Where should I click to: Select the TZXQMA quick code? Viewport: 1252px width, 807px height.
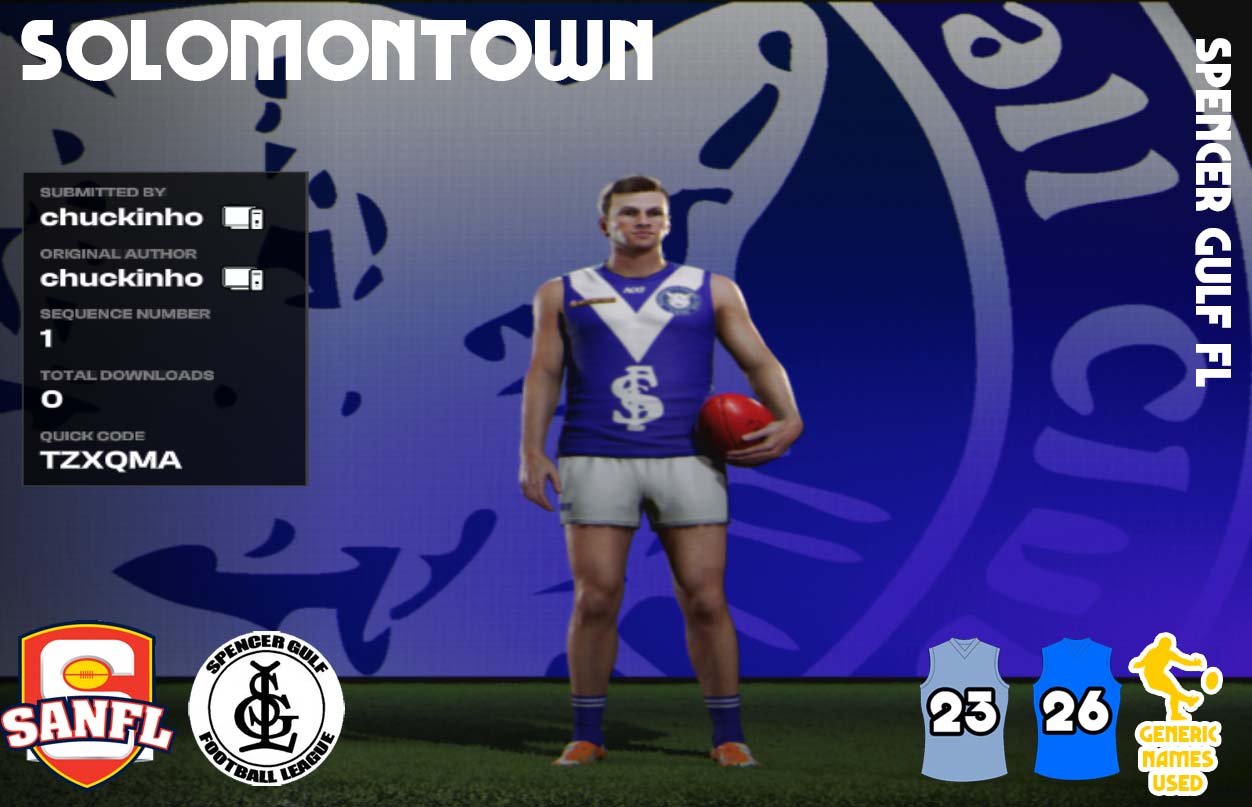(111, 460)
